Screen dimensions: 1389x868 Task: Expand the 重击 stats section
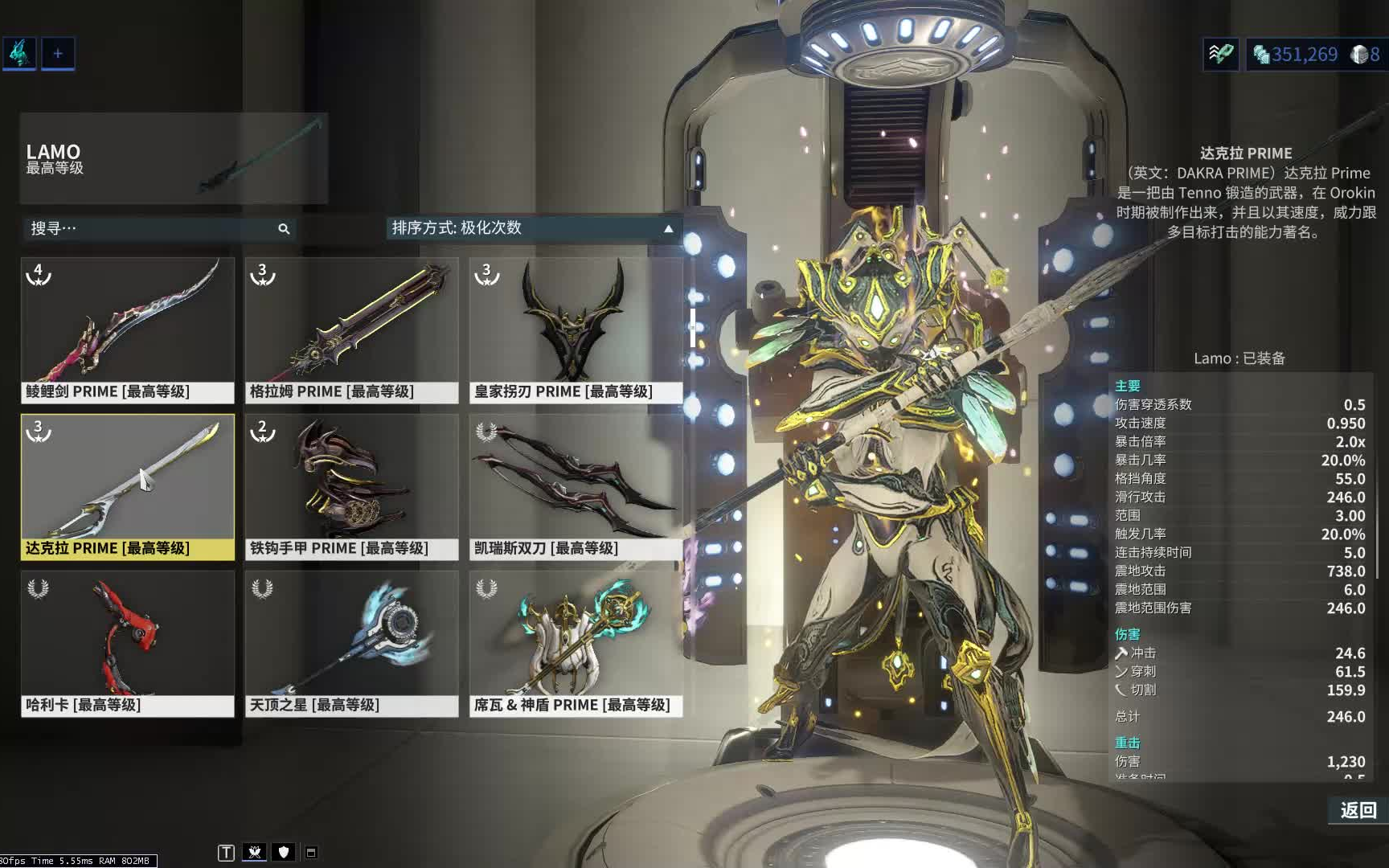1127,742
